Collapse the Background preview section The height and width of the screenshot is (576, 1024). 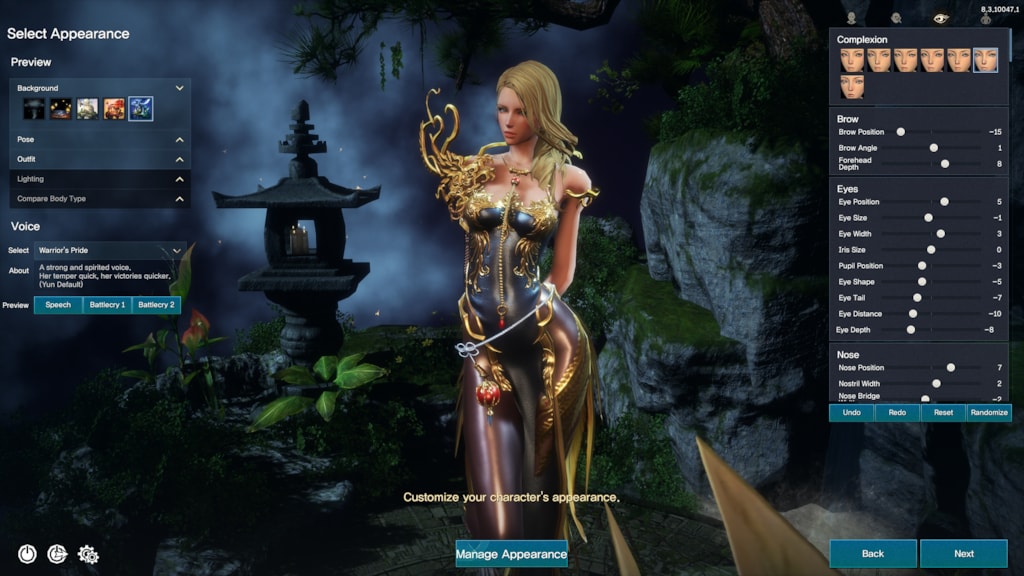coord(180,88)
